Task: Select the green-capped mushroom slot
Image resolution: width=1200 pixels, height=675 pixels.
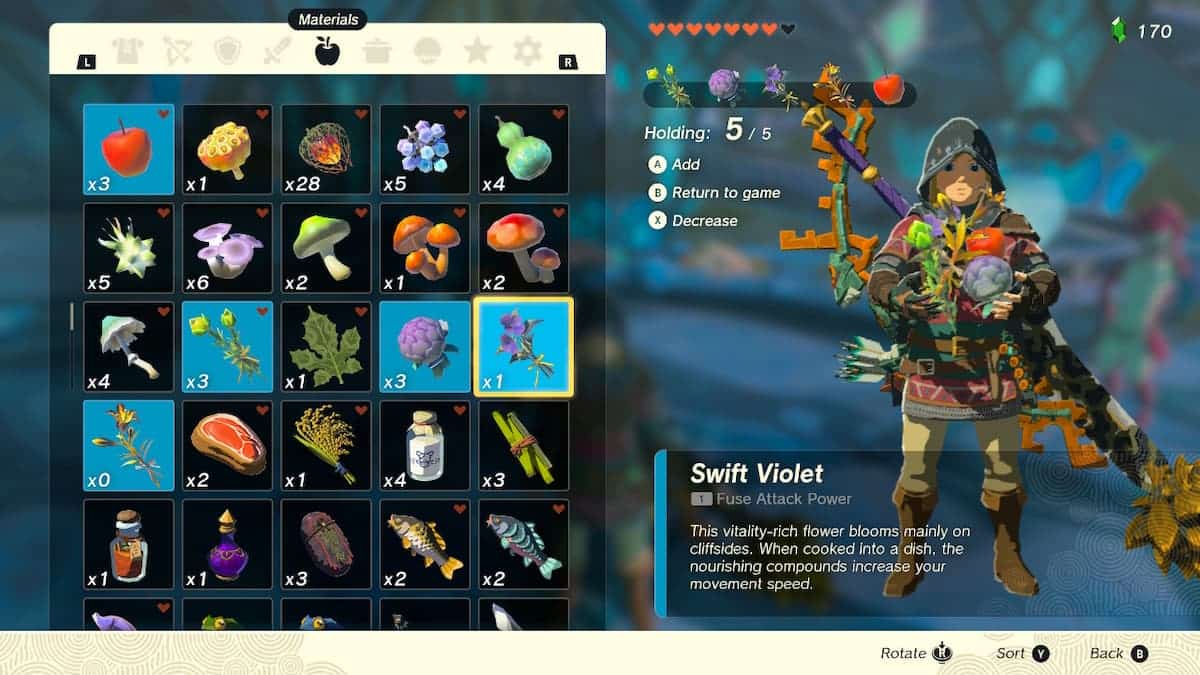Action: pyautogui.click(x=326, y=248)
